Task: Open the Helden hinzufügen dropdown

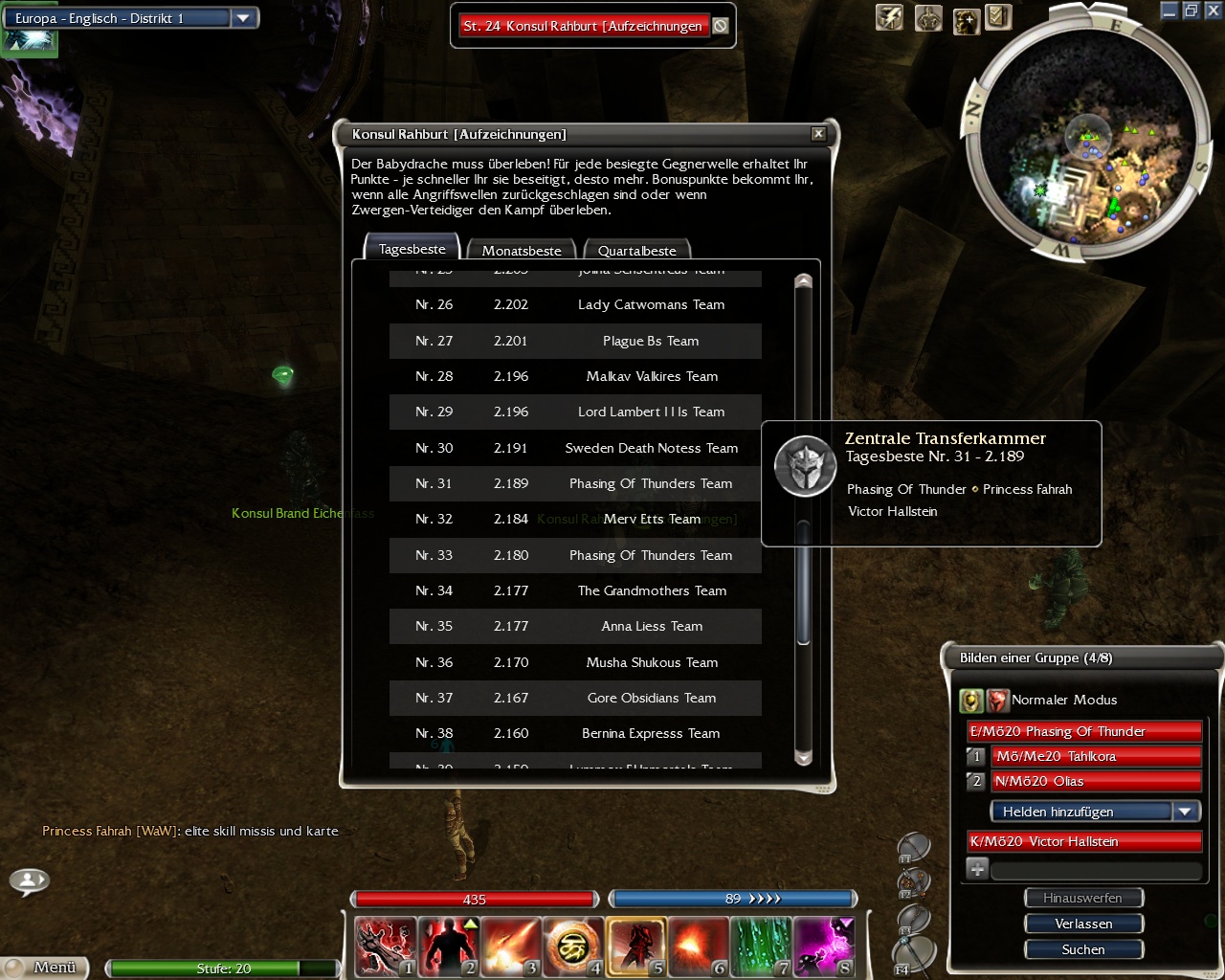Action: point(1094,812)
